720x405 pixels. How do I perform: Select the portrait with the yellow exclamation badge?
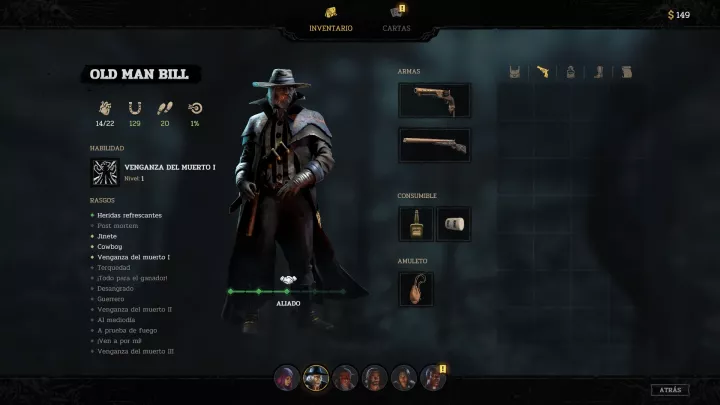tap(433, 378)
